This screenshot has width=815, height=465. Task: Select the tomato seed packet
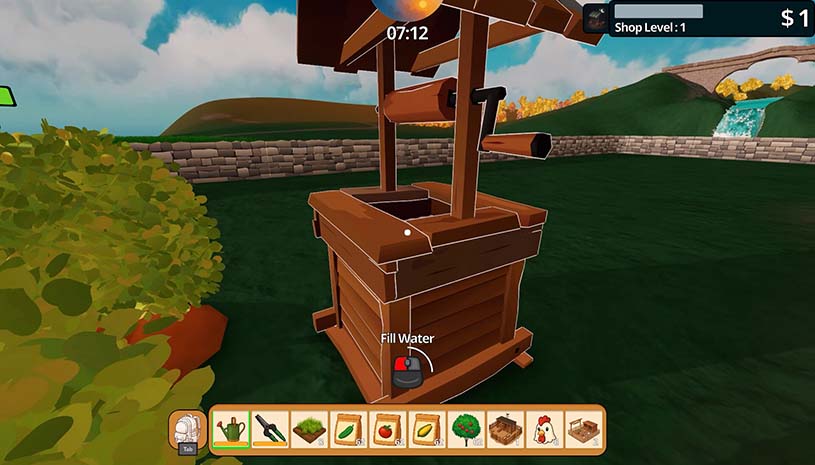387,430
